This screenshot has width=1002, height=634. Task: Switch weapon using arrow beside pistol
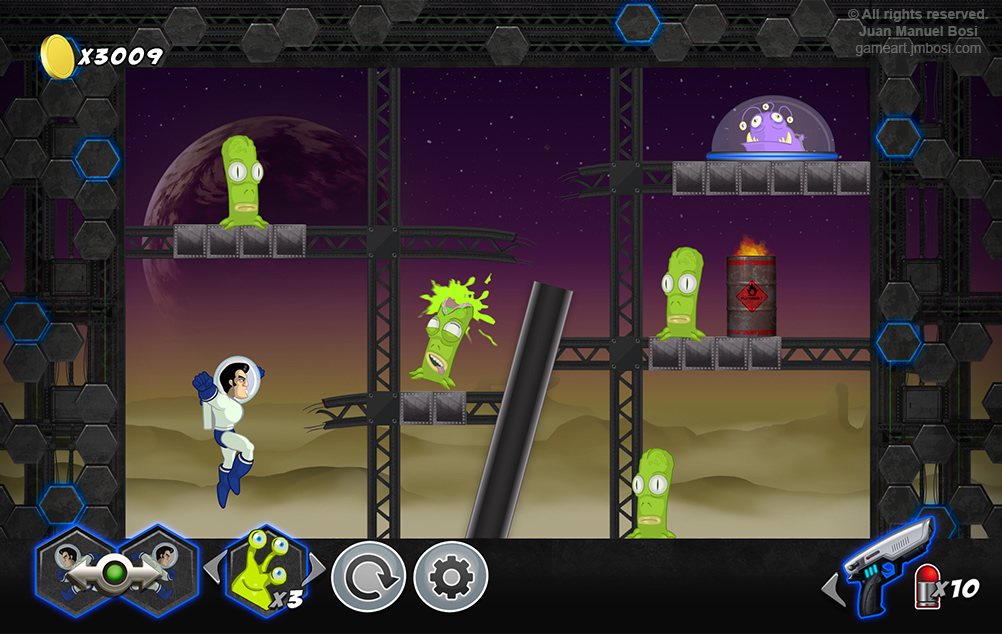click(x=831, y=588)
